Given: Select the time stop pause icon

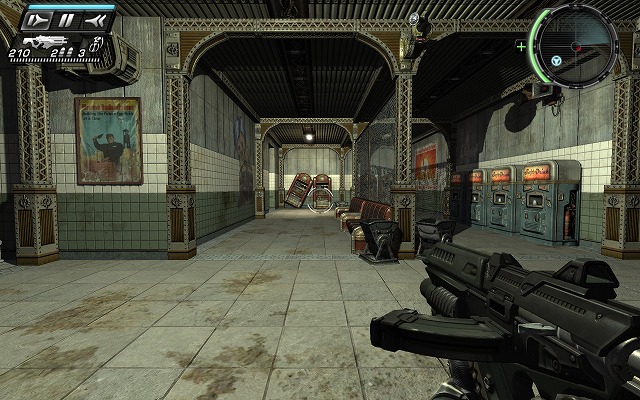Looking at the screenshot, I should point(66,19).
